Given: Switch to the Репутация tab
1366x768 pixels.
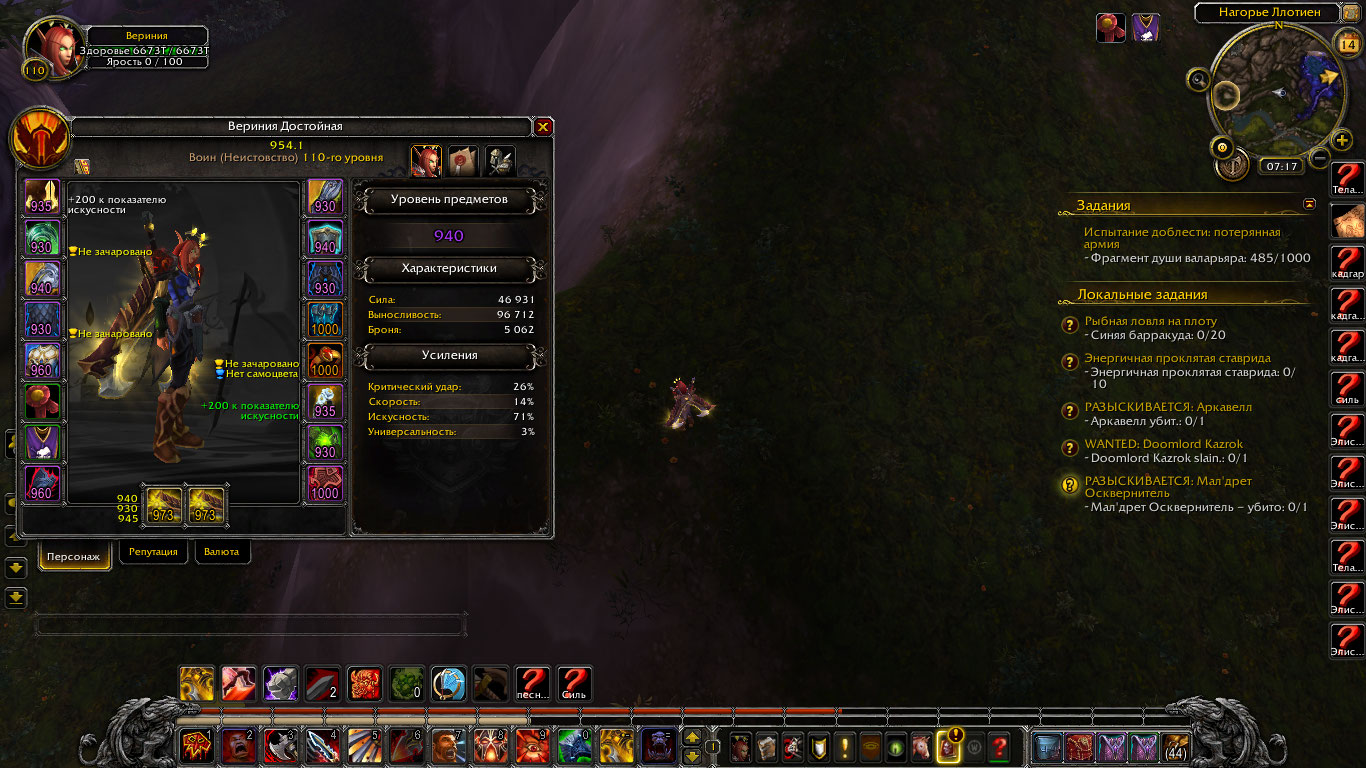Looking at the screenshot, I should tap(154, 551).
